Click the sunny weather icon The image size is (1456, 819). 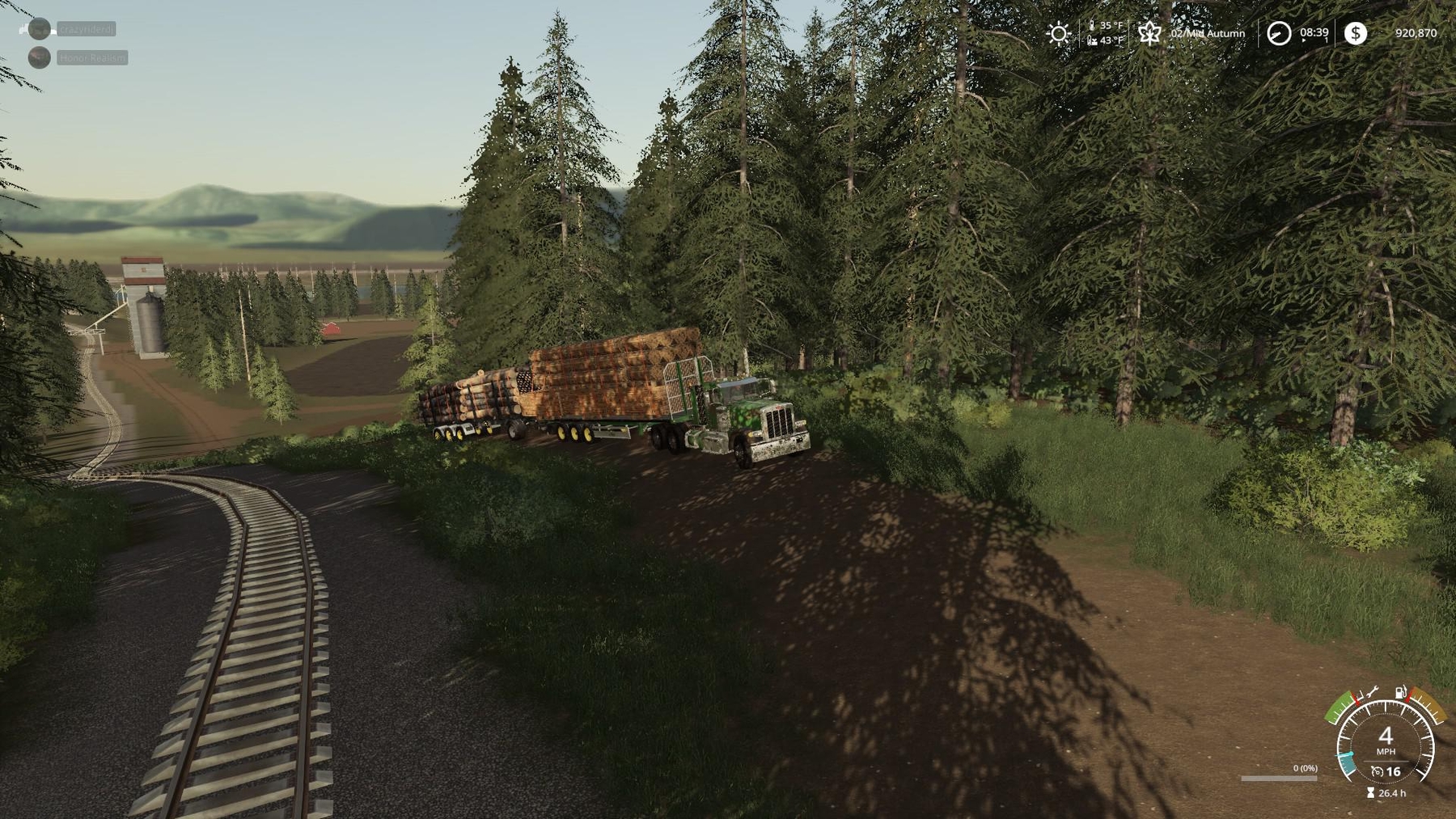(x=1058, y=33)
